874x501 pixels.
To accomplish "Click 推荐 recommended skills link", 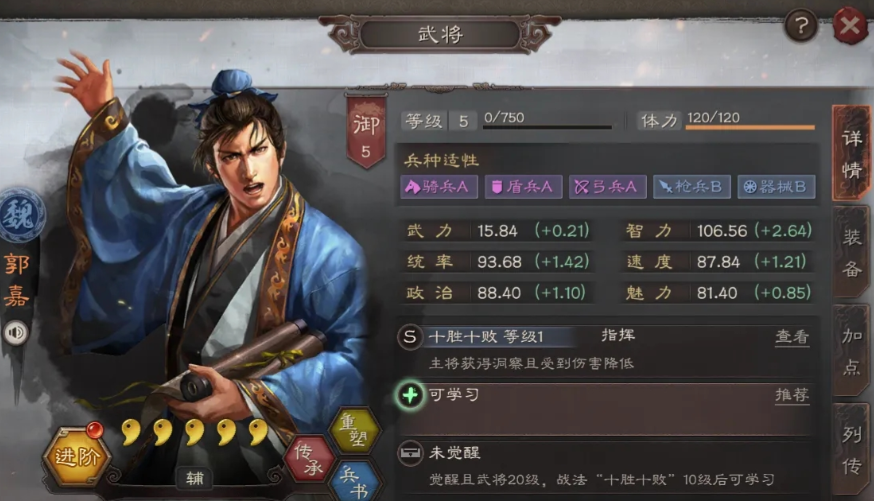I will tap(792, 395).
